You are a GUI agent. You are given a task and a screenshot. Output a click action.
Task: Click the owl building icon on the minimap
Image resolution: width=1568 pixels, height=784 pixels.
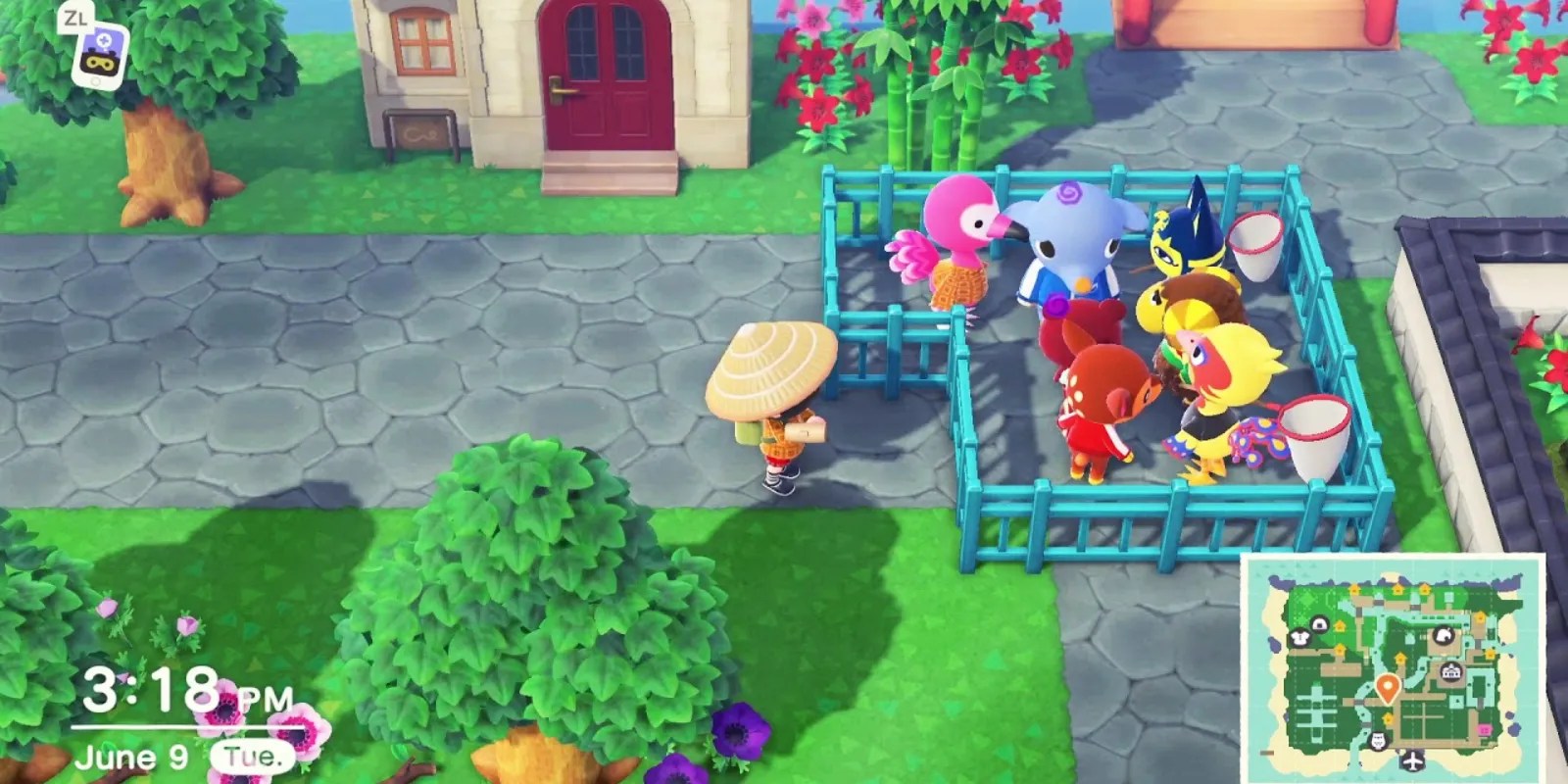click(1378, 739)
